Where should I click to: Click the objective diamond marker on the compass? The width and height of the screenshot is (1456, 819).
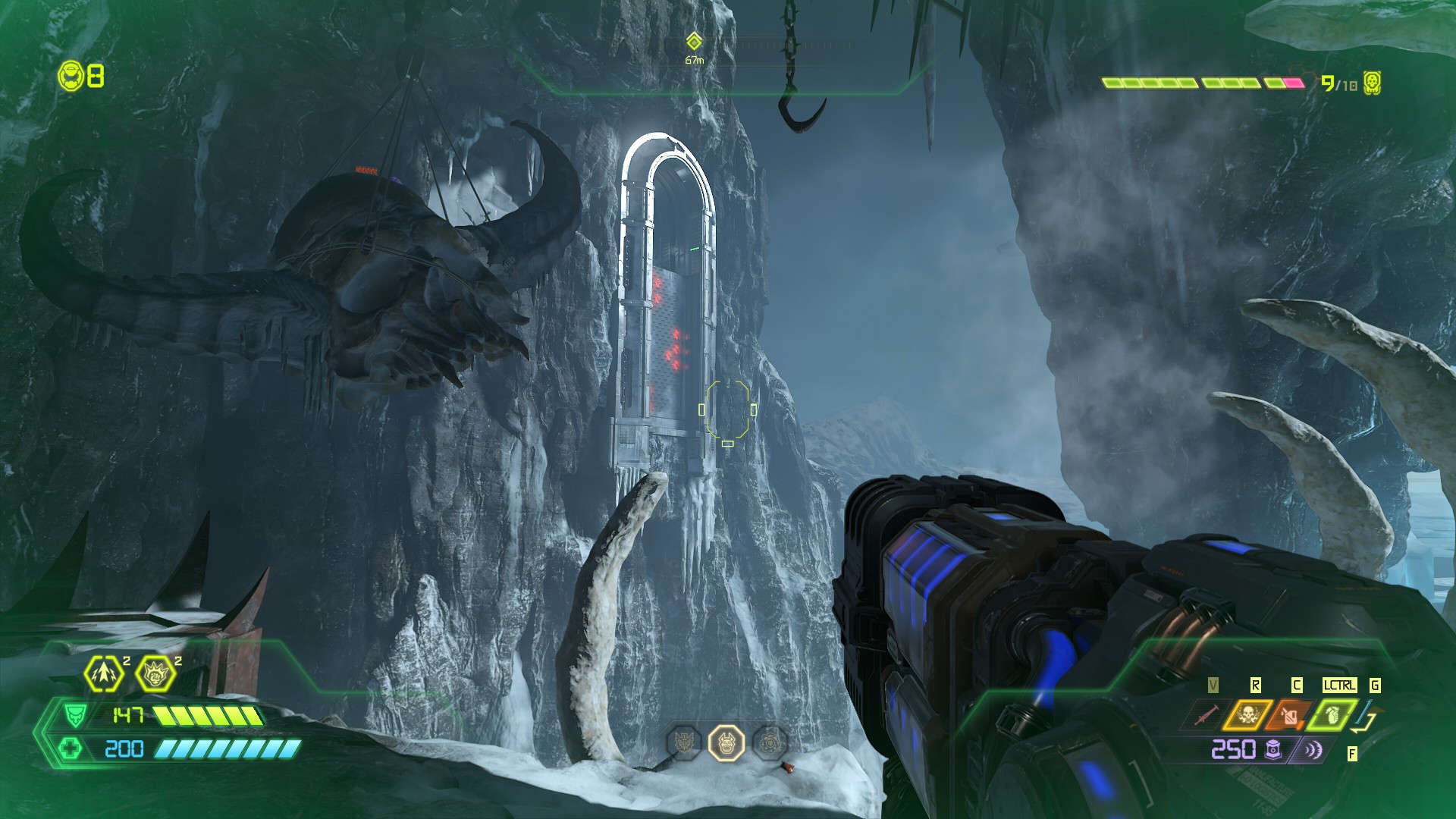pos(693,41)
